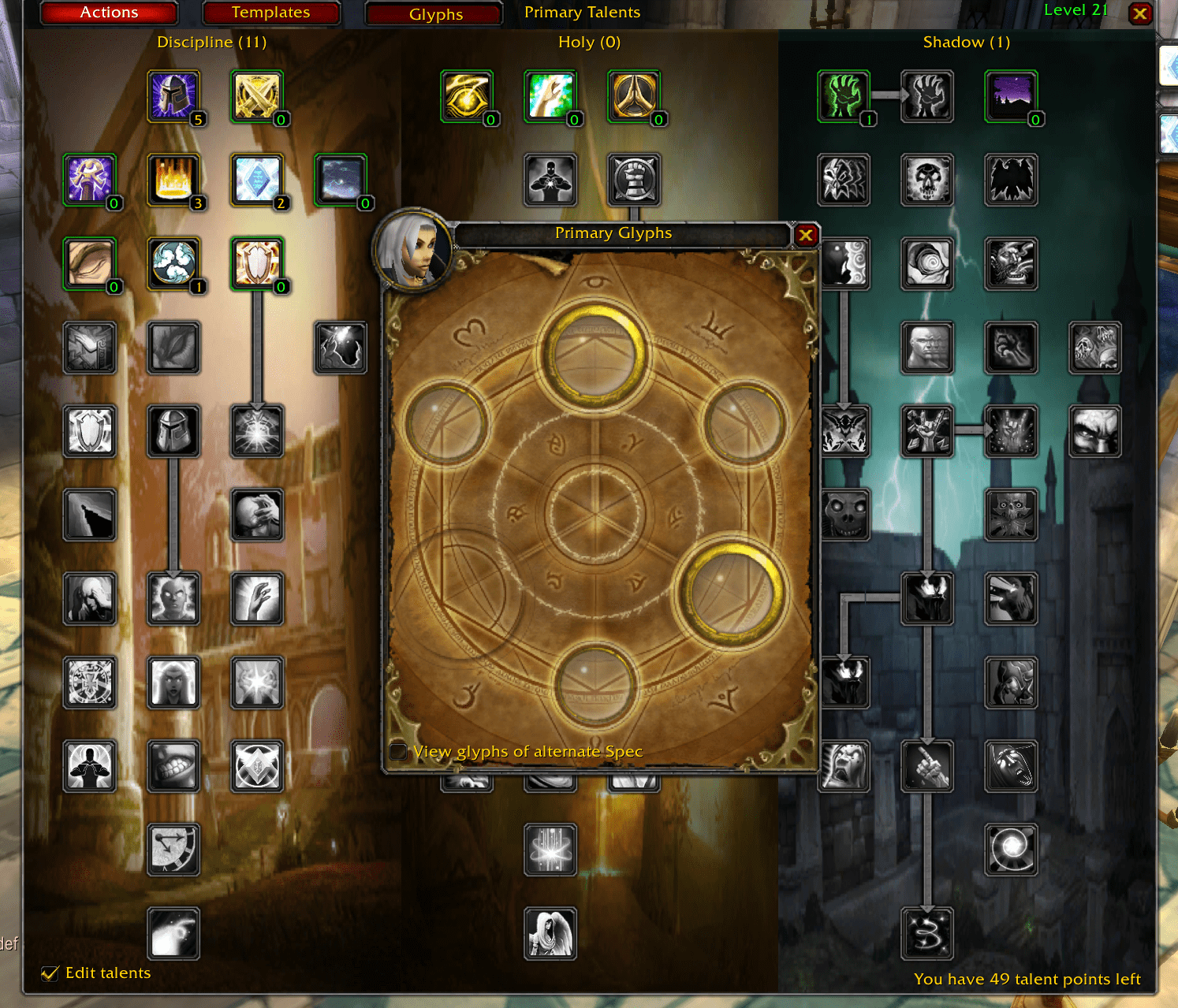Image resolution: width=1178 pixels, height=1008 pixels.
Task: Open the Actions menu
Action: tap(108, 12)
